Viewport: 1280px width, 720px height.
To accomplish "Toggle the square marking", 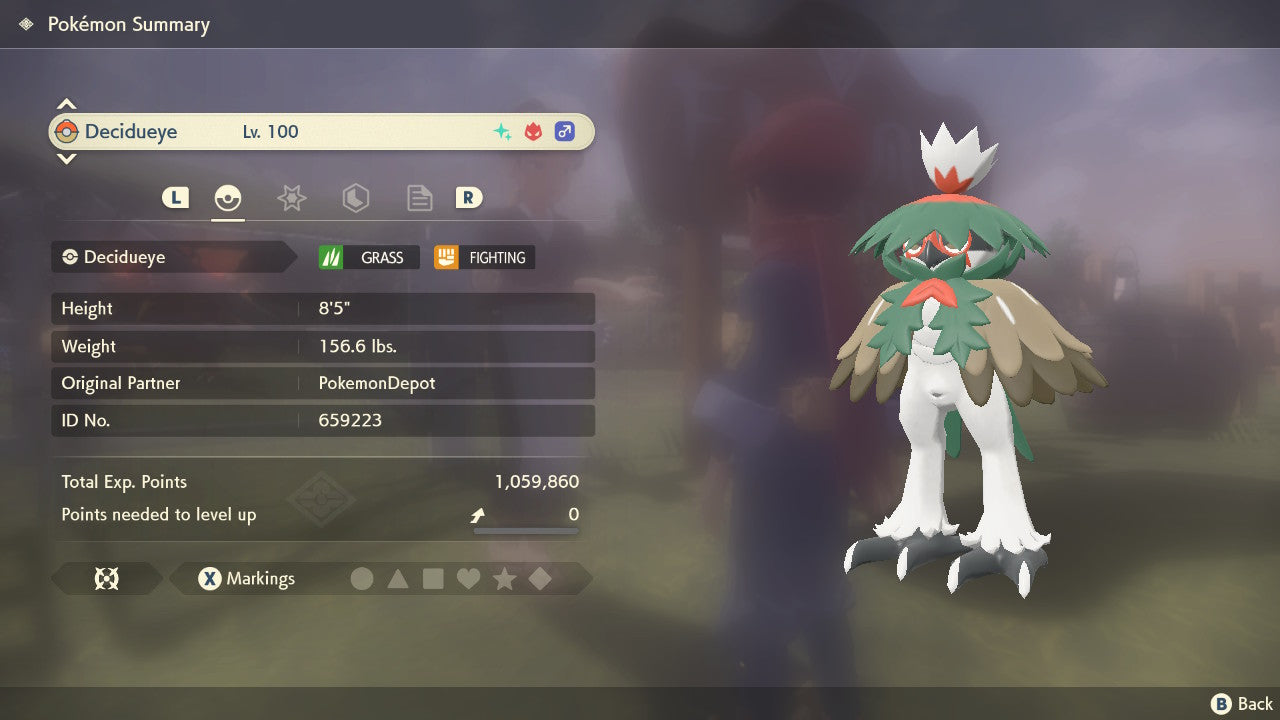I will coord(433,578).
